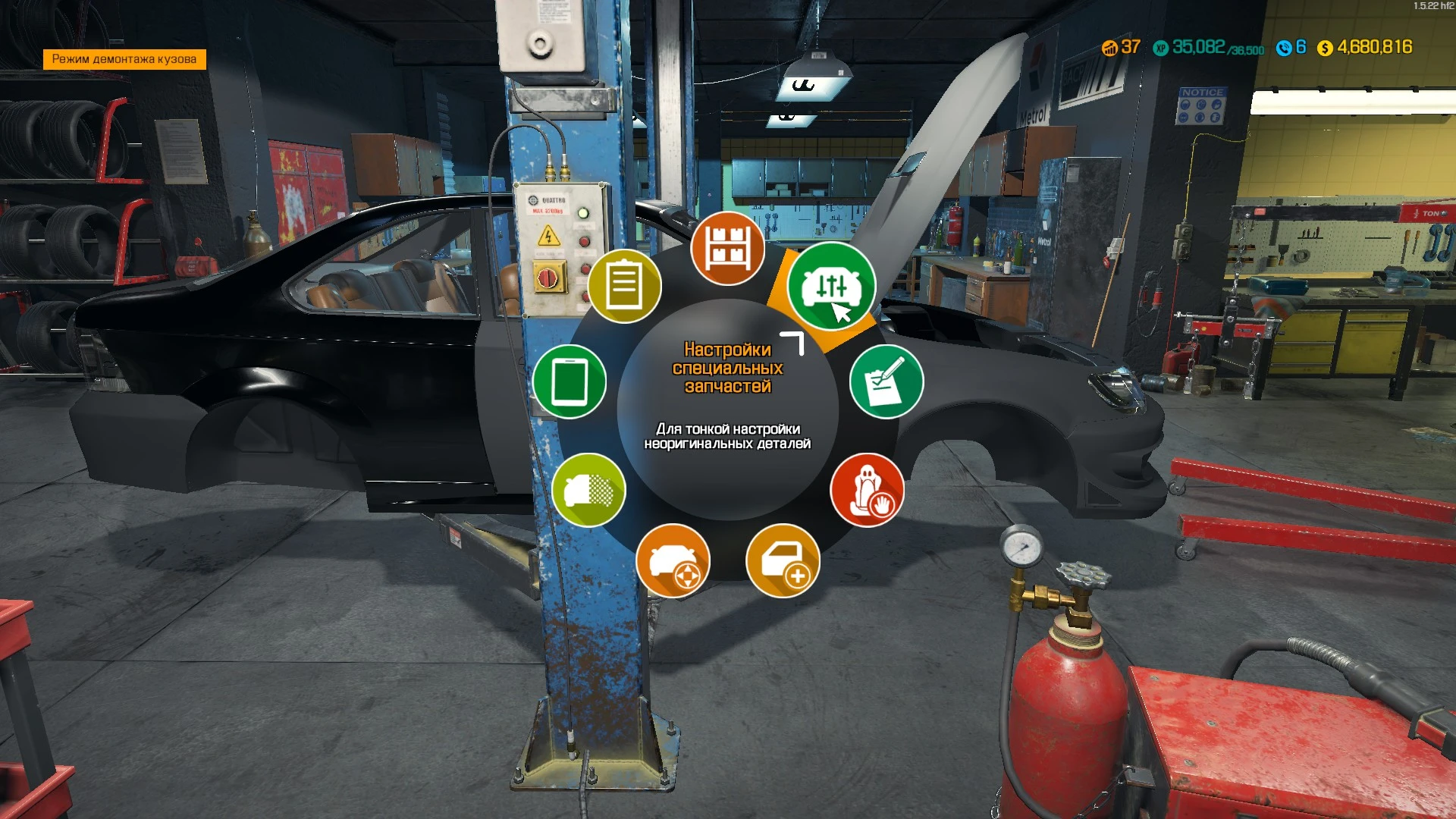Select the clipboard job list icon
The height and width of the screenshot is (819, 1456).
pyautogui.click(x=626, y=287)
